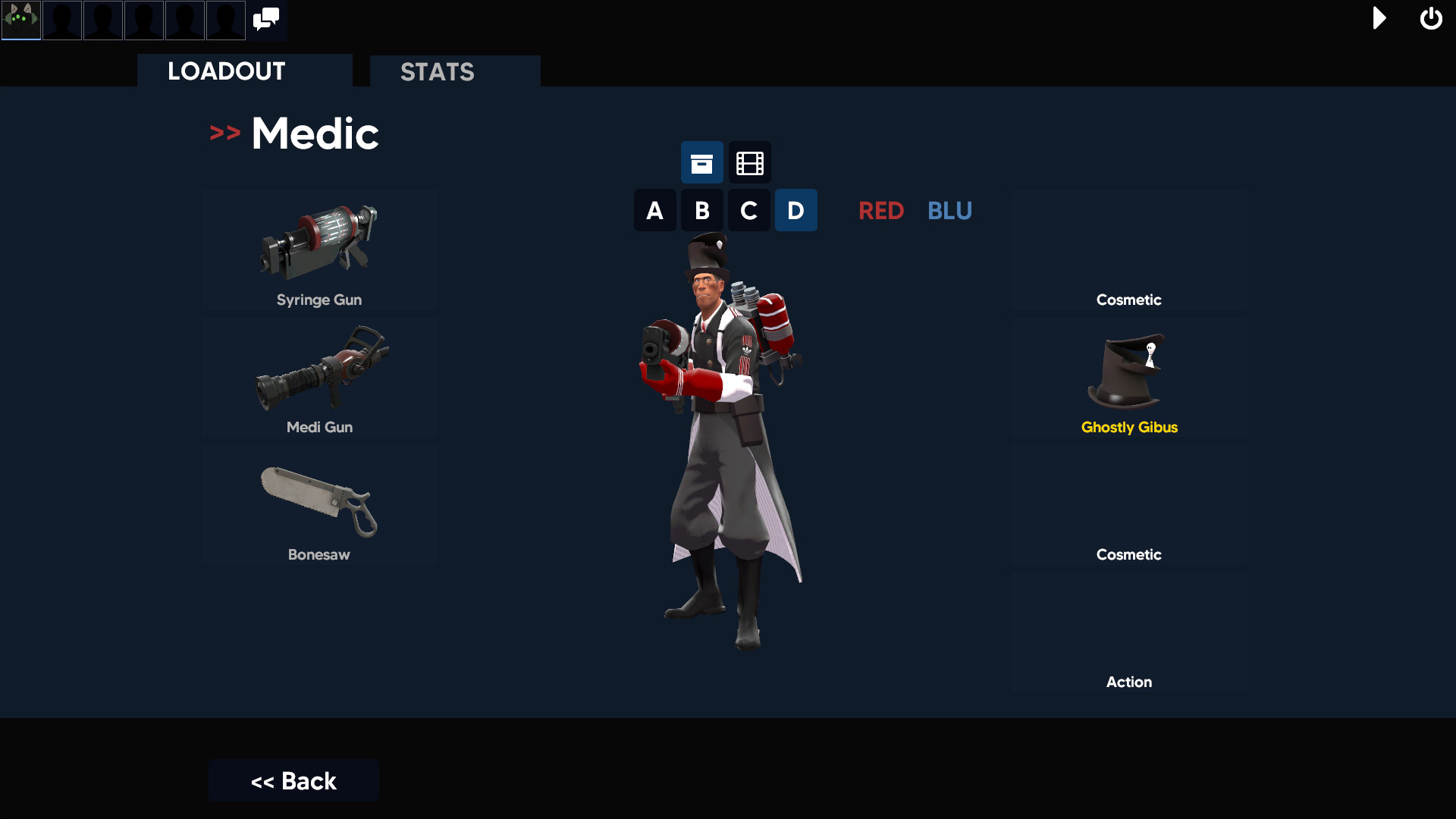Select the BLU team
The width and height of the screenshot is (1456, 819).
click(949, 211)
